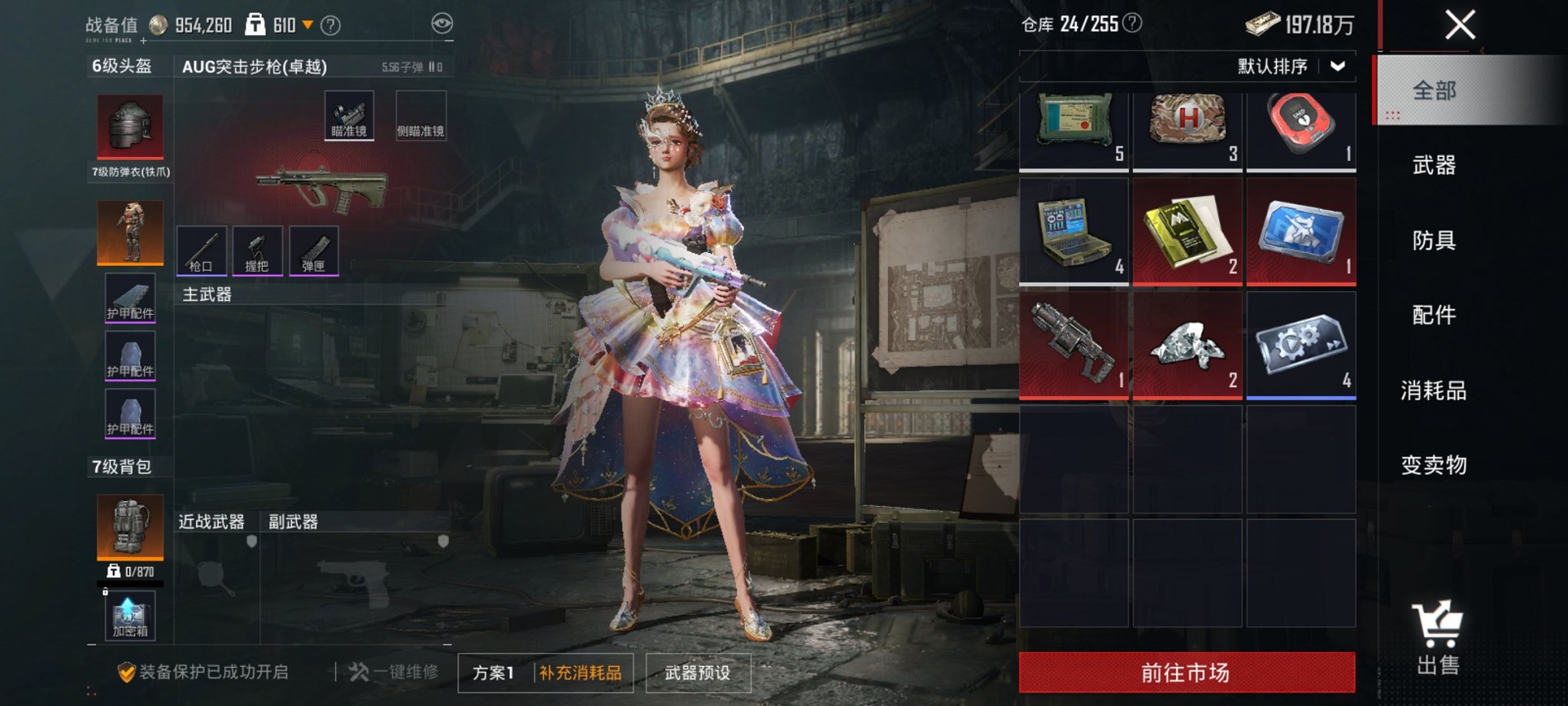Click 补充消耗品 to restock consumables
The width and height of the screenshot is (1568, 706).
(580, 673)
